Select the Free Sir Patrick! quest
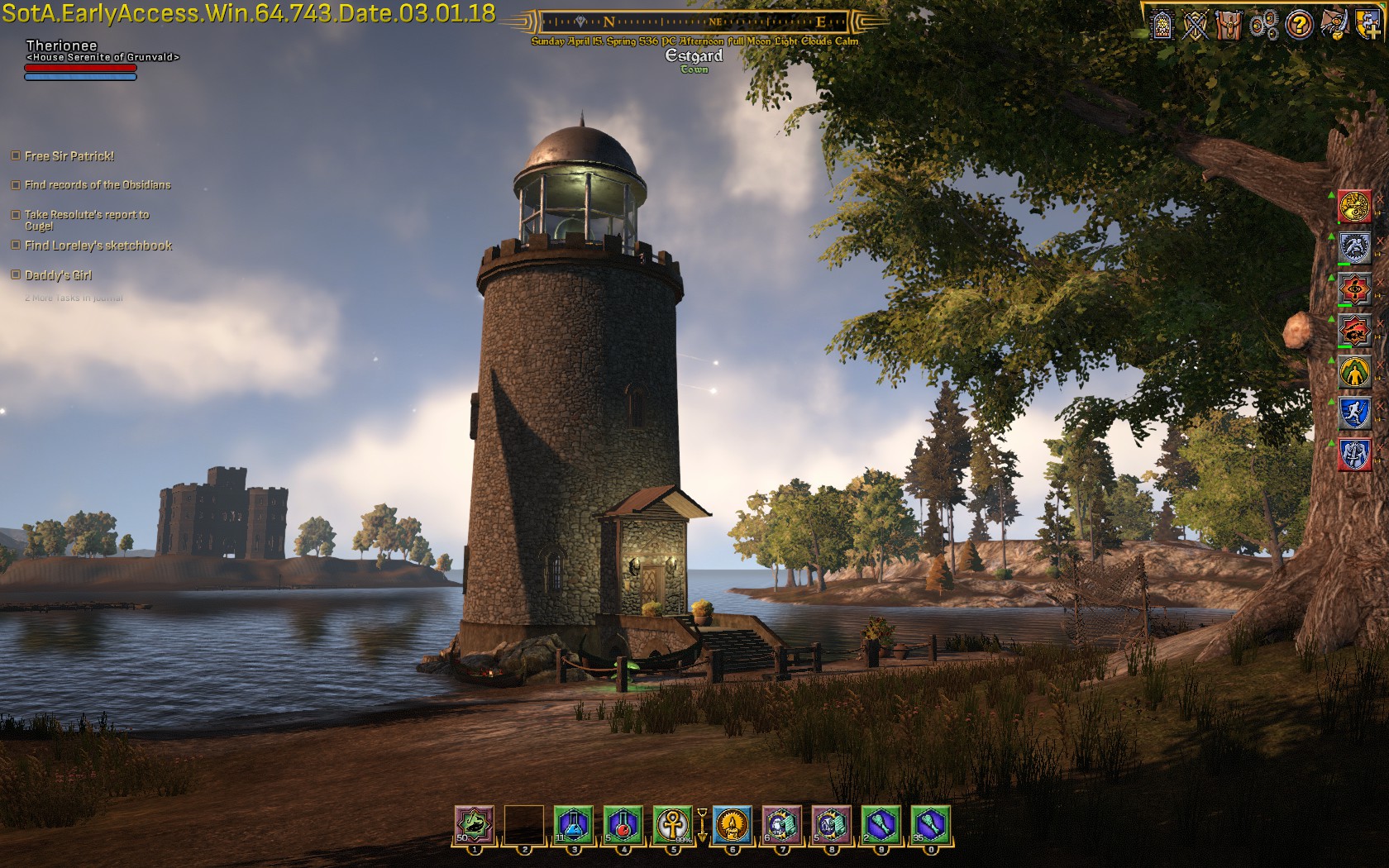The height and width of the screenshot is (868, 1389). [x=69, y=156]
